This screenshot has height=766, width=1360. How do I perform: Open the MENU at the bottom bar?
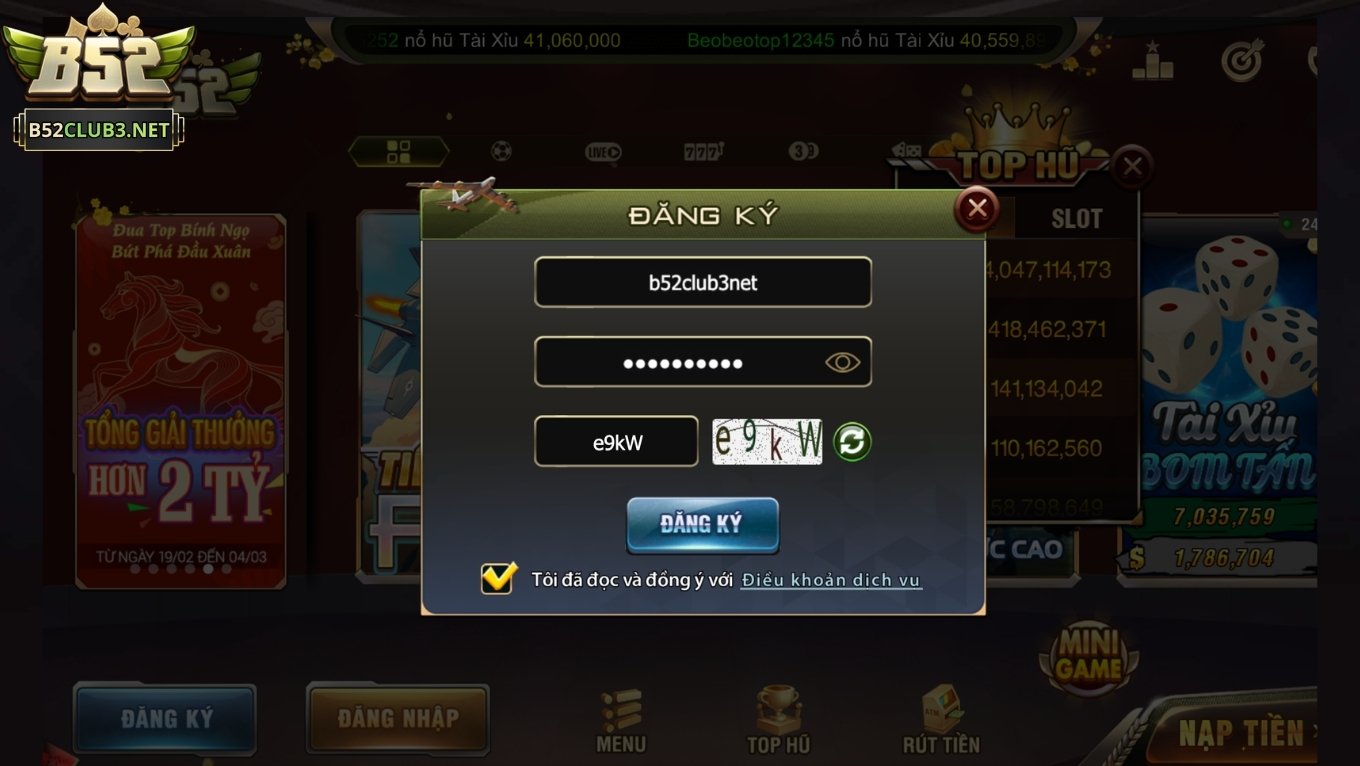(620, 717)
